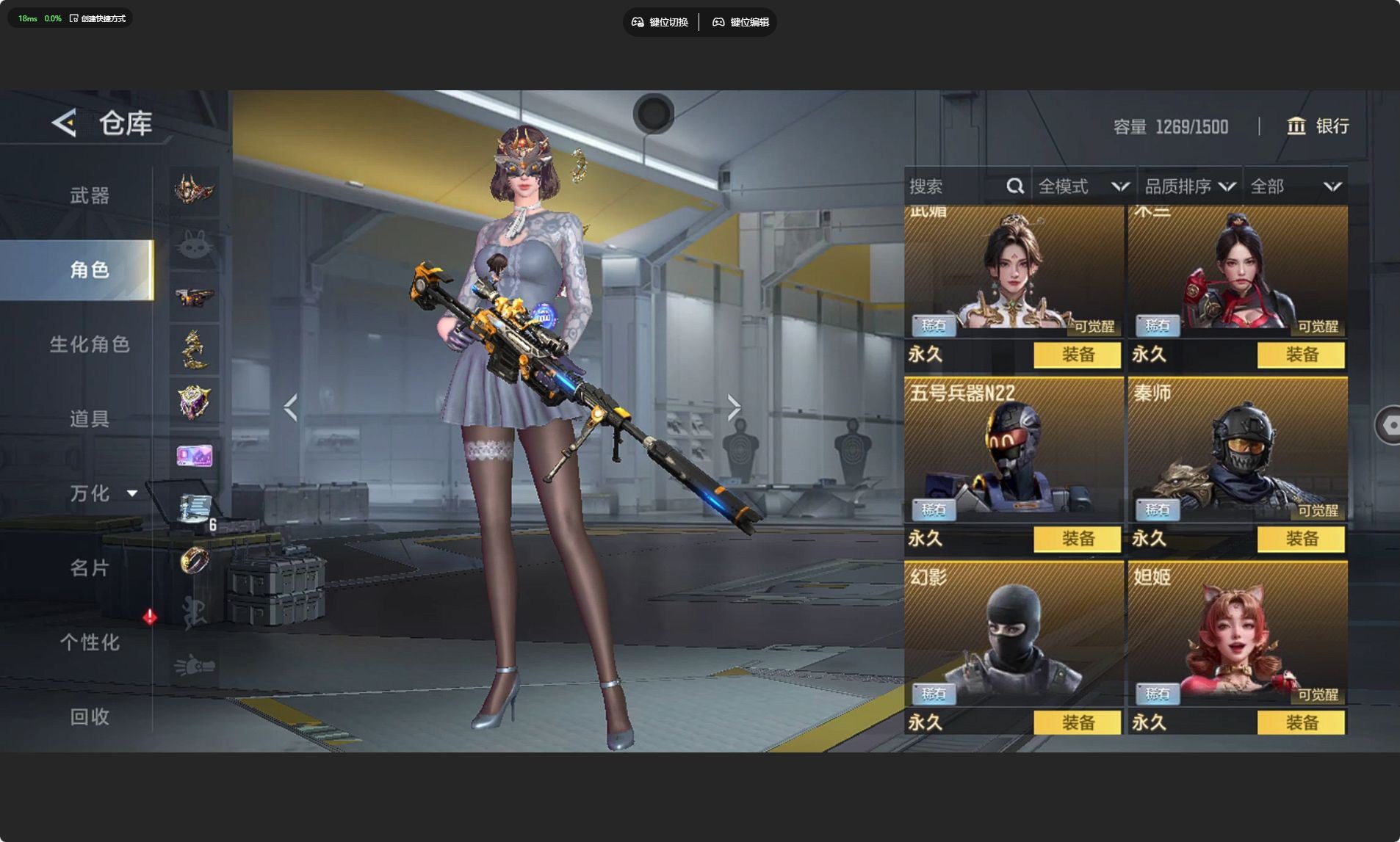Image resolution: width=1400 pixels, height=842 pixels.
Task: Show the previous character preview with left arrow
Action: pos(291,407)
